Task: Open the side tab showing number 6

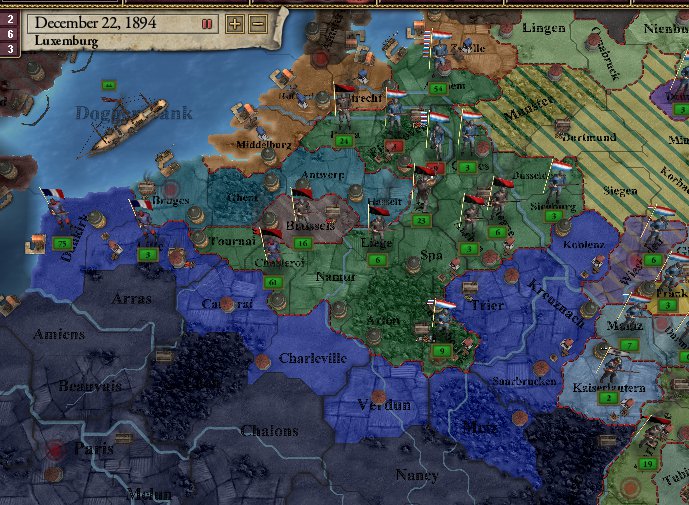Action: tap(8, 33)
